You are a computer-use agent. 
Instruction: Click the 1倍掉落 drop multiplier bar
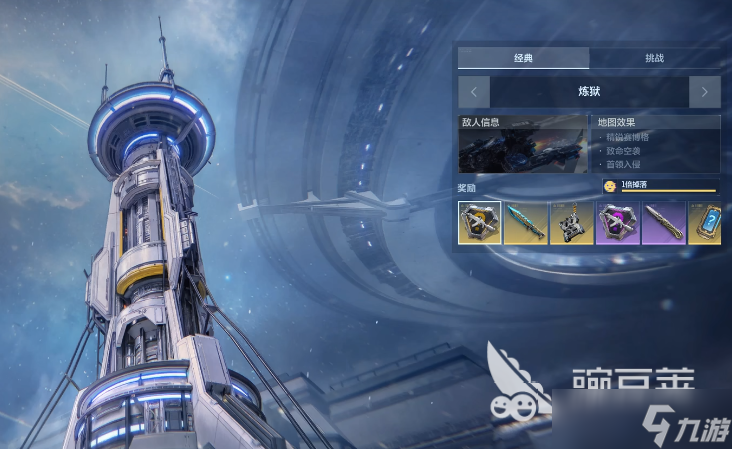(x=660, y=186)
